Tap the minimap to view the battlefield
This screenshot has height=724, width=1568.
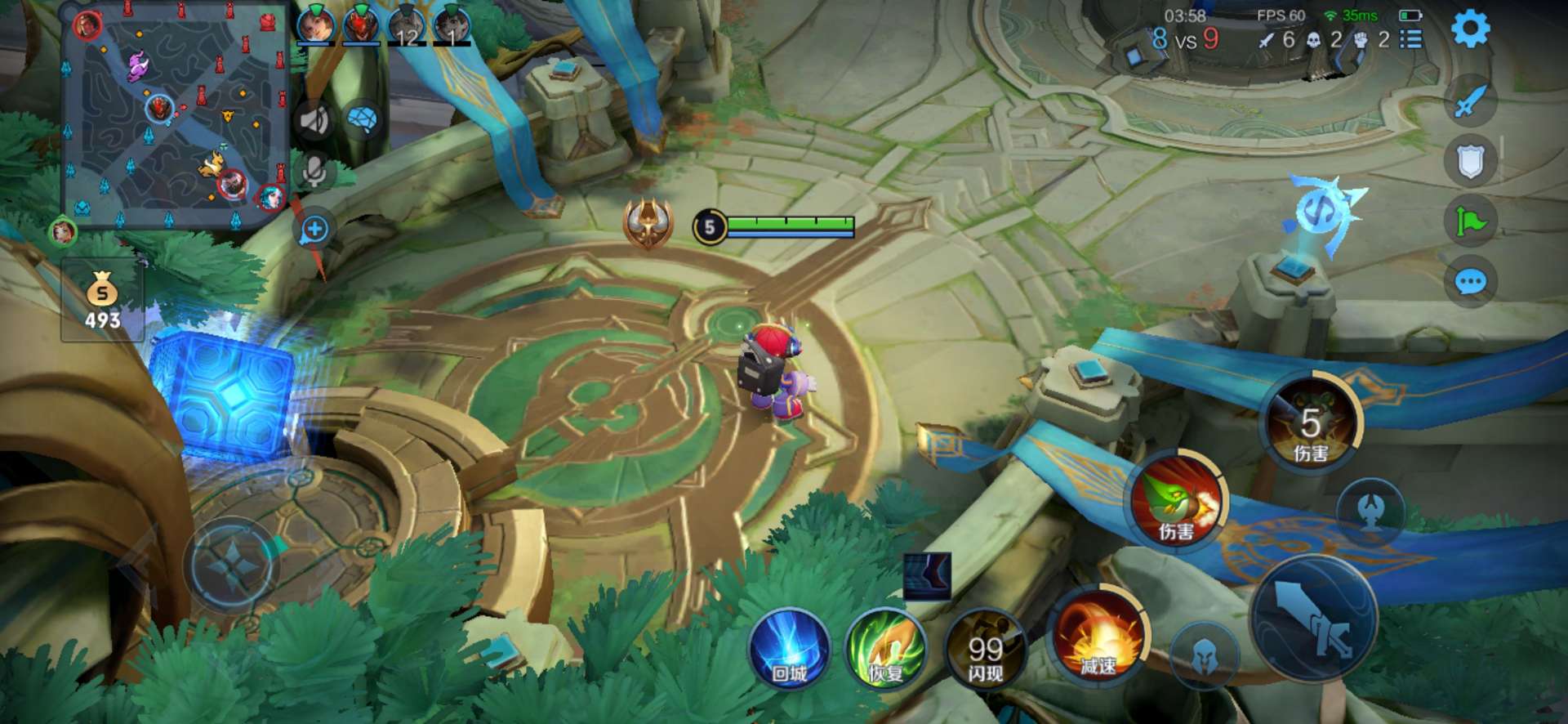[x=176, y=114]
